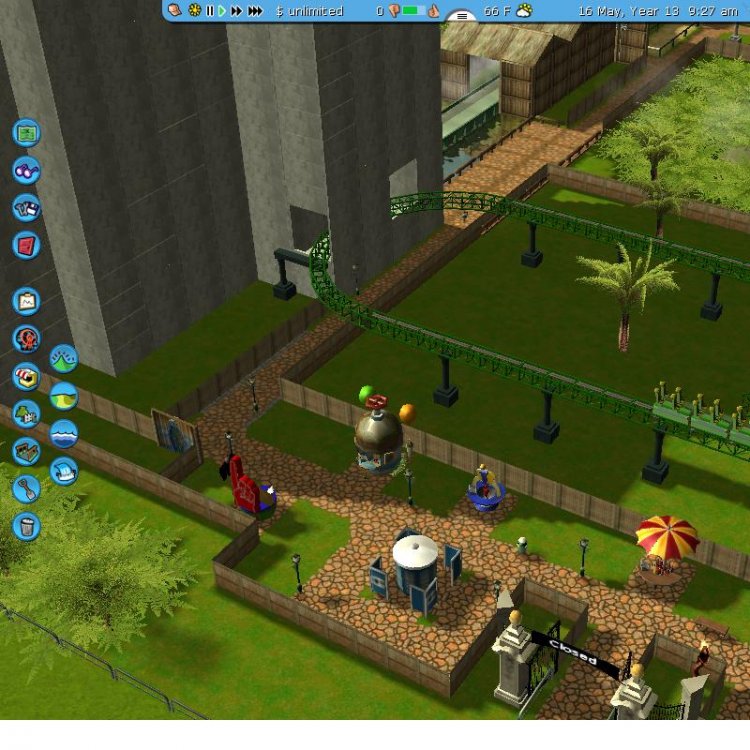The width and height of the screenshot is (750, 750).
Task: Open the rides menu with Ferris wheel icon
Action: tap(26, 338)
